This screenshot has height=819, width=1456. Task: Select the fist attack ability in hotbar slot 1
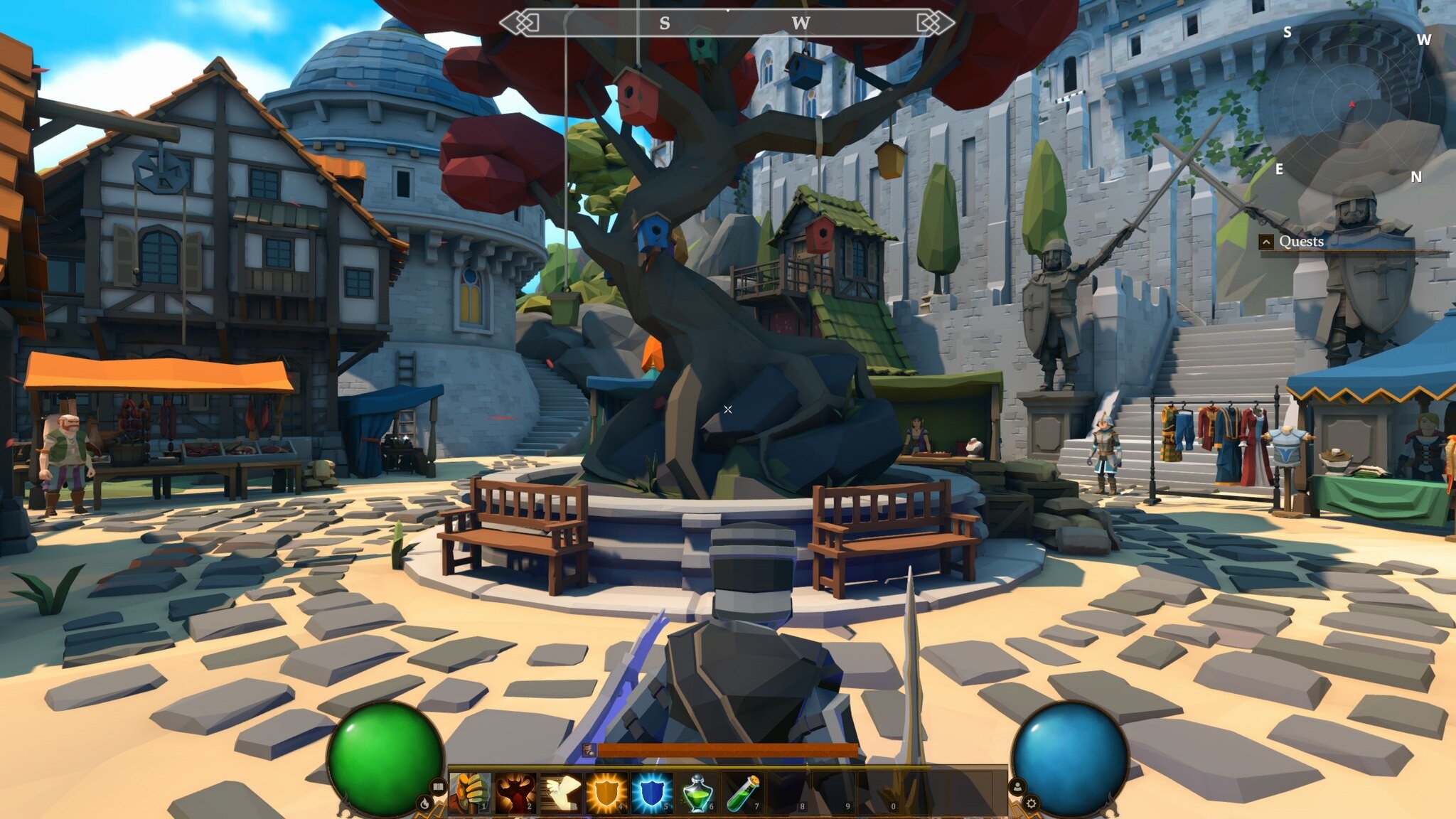(x=469, y=791)
